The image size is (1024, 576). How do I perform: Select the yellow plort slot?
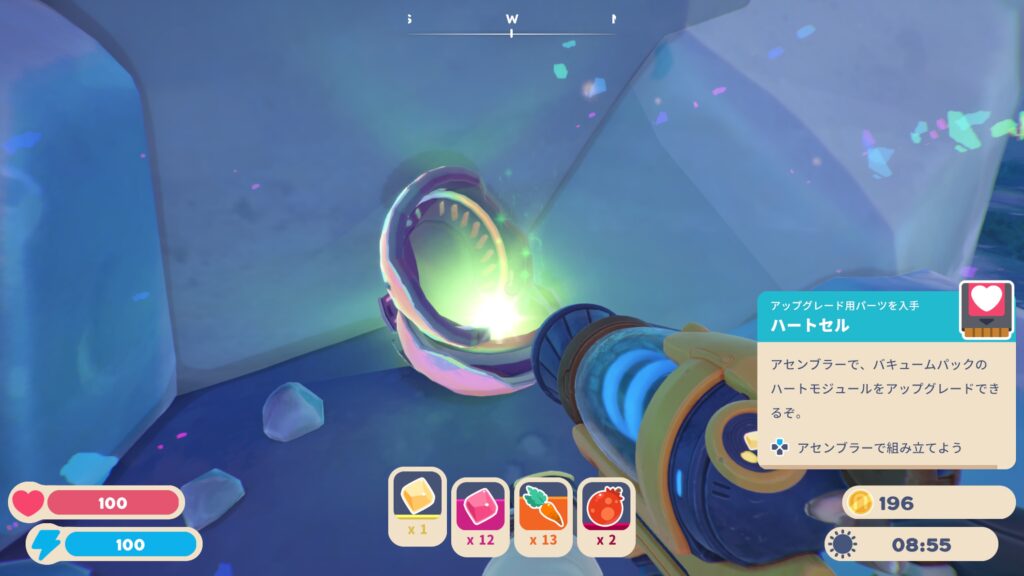[417, 503]
